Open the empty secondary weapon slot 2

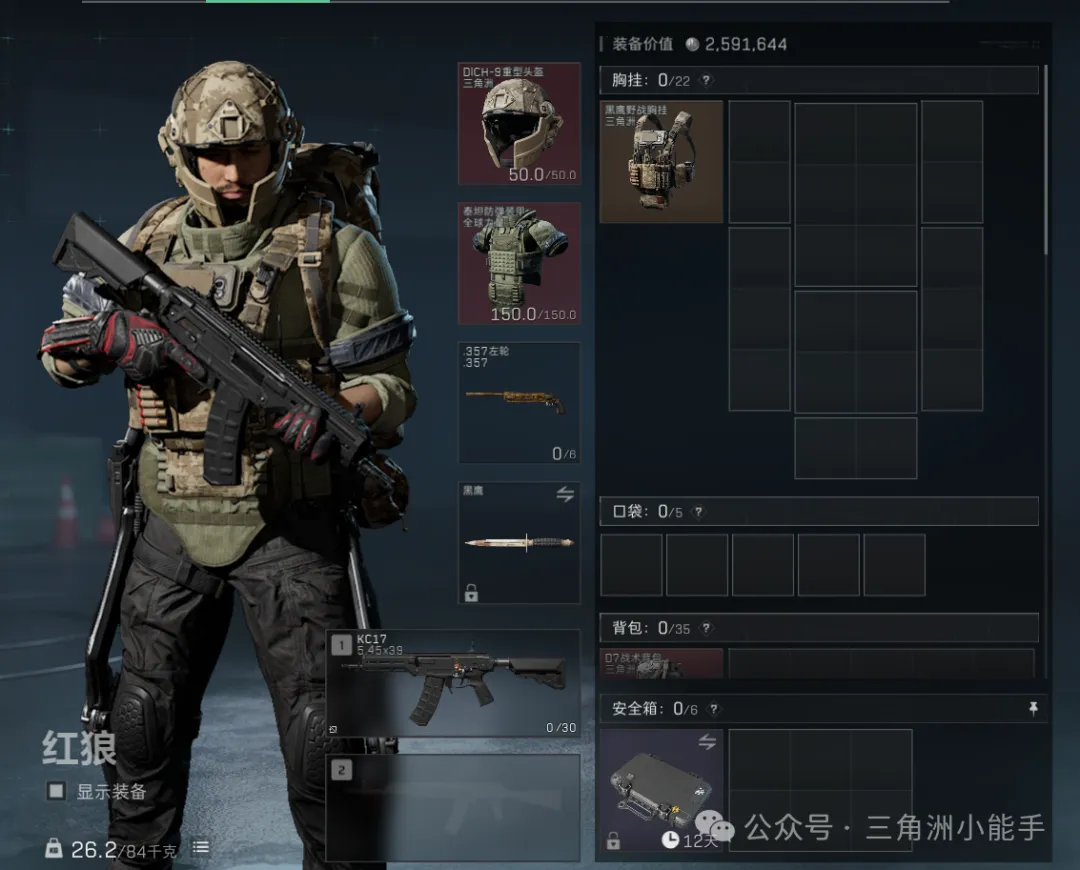pos(453,807)
